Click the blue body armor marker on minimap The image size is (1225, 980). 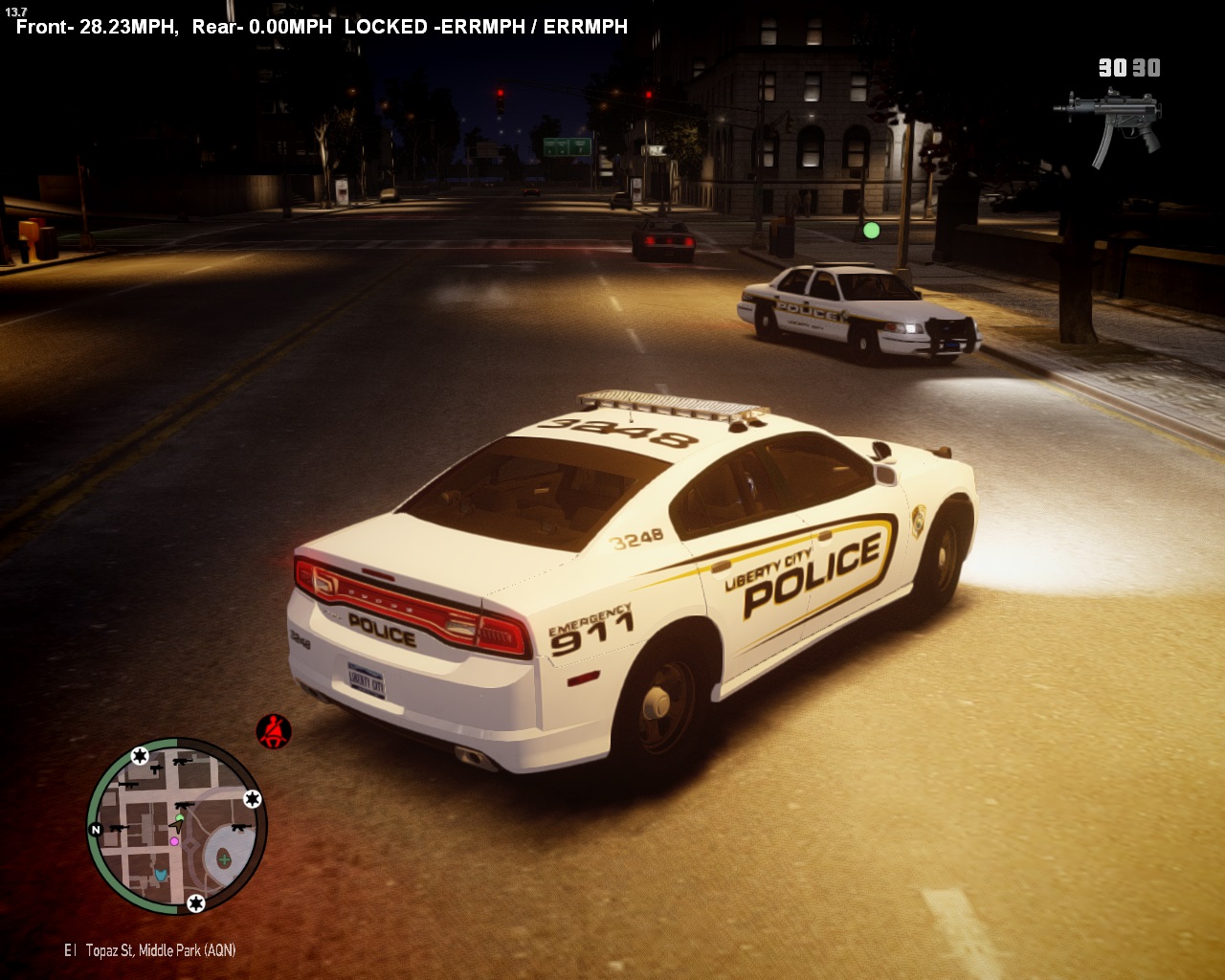tap(161, 875)
